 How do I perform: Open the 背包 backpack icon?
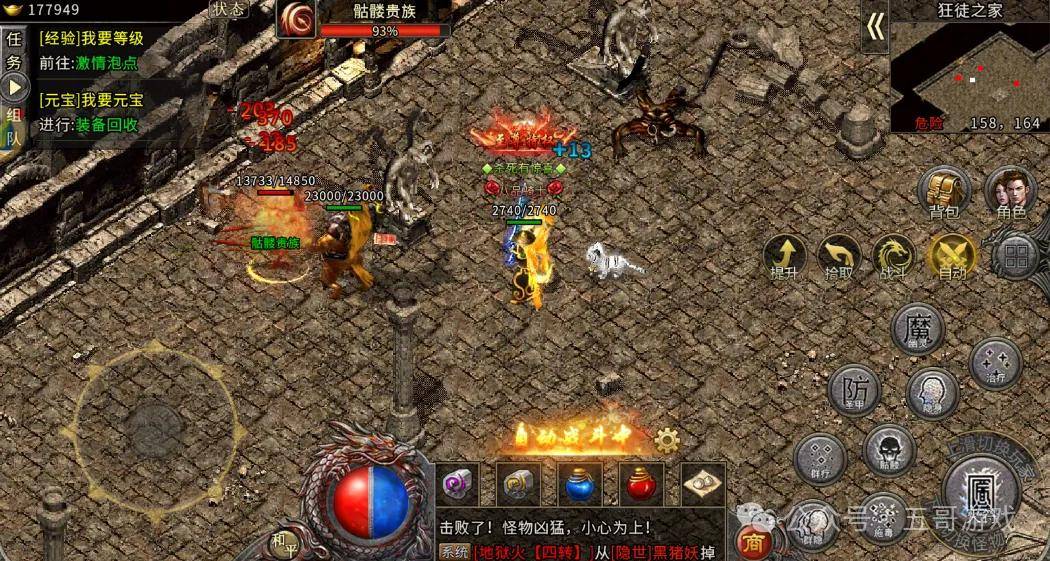point(944,191)
